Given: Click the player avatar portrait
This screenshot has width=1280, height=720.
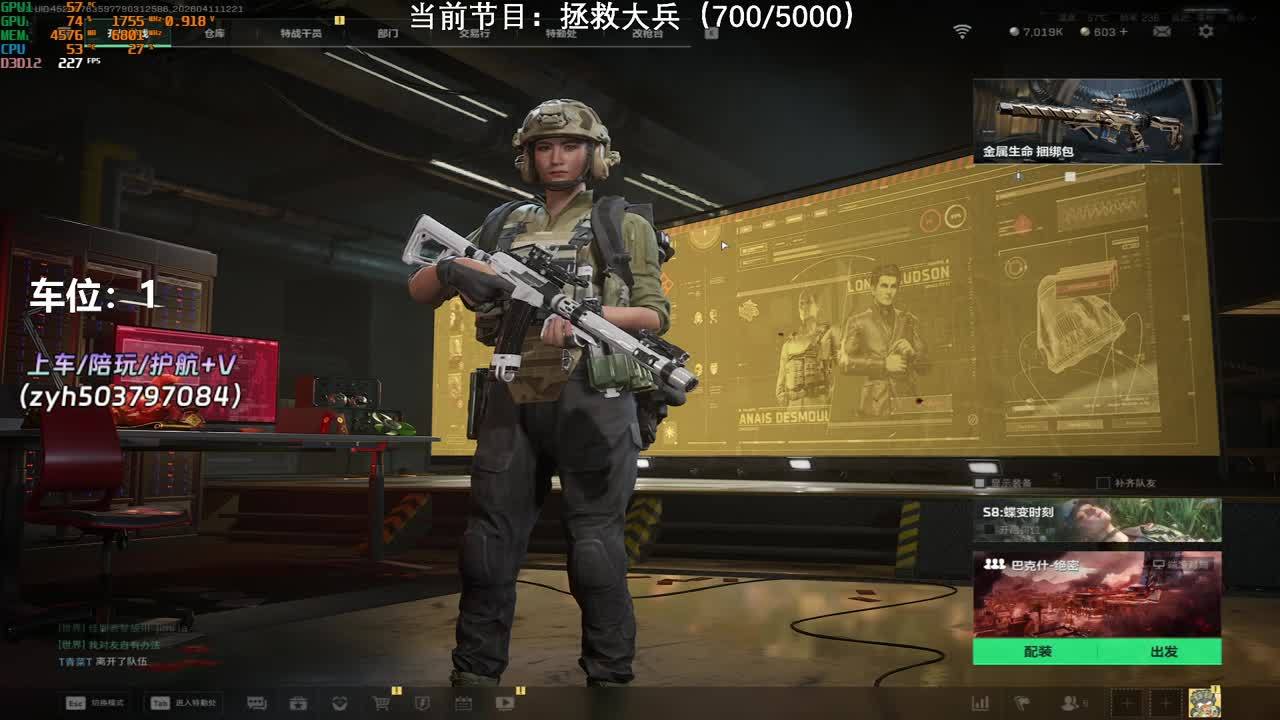Looking at the screenshot, I should 1204,702.
